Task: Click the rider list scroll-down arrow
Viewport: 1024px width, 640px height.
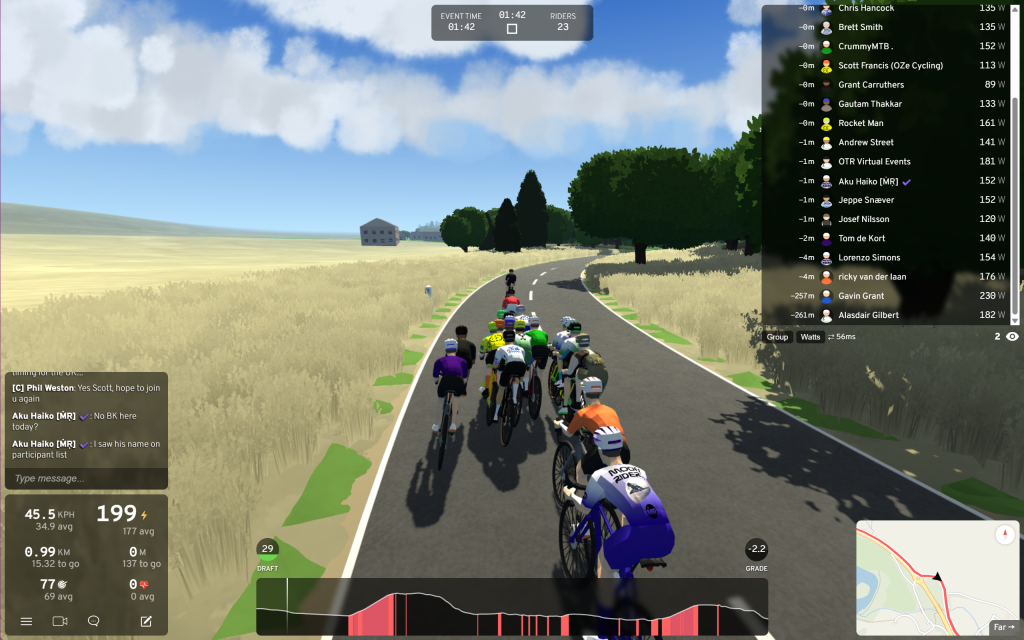Action: [x=1016, y=320]
